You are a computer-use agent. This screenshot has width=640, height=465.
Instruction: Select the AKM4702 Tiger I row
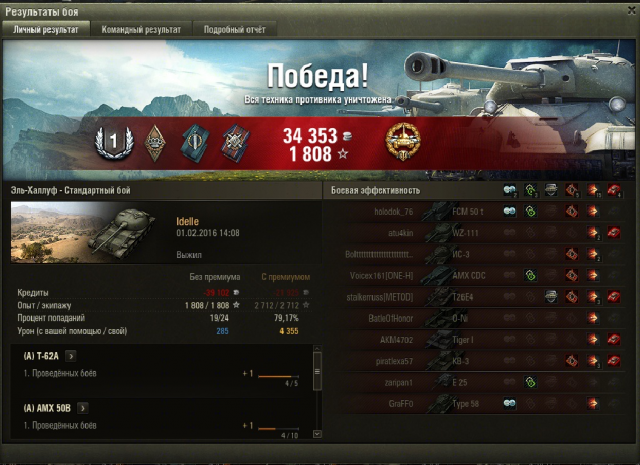(x=480, y=339)
